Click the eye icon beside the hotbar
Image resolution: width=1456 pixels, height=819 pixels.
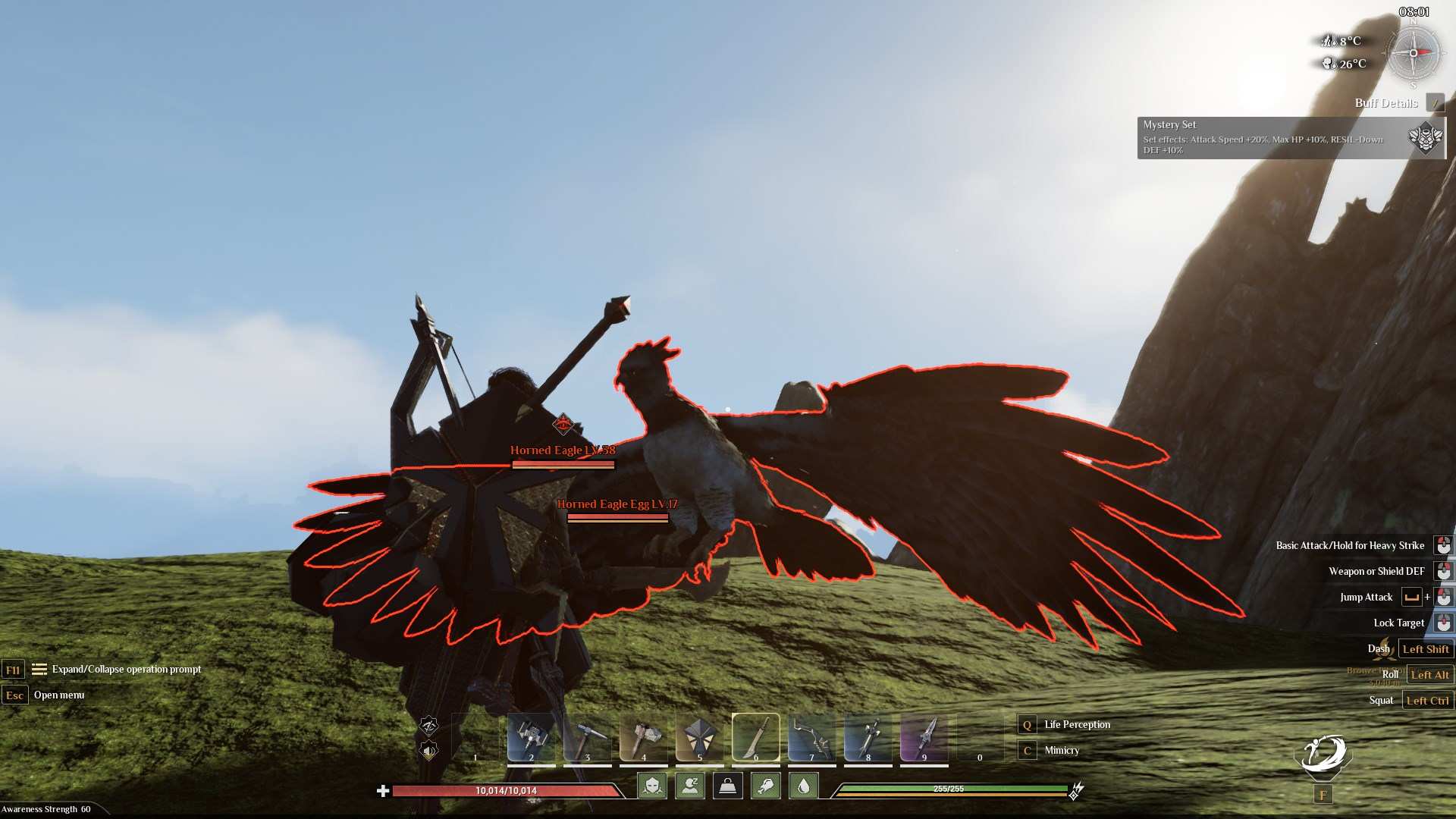pos(429,726)
